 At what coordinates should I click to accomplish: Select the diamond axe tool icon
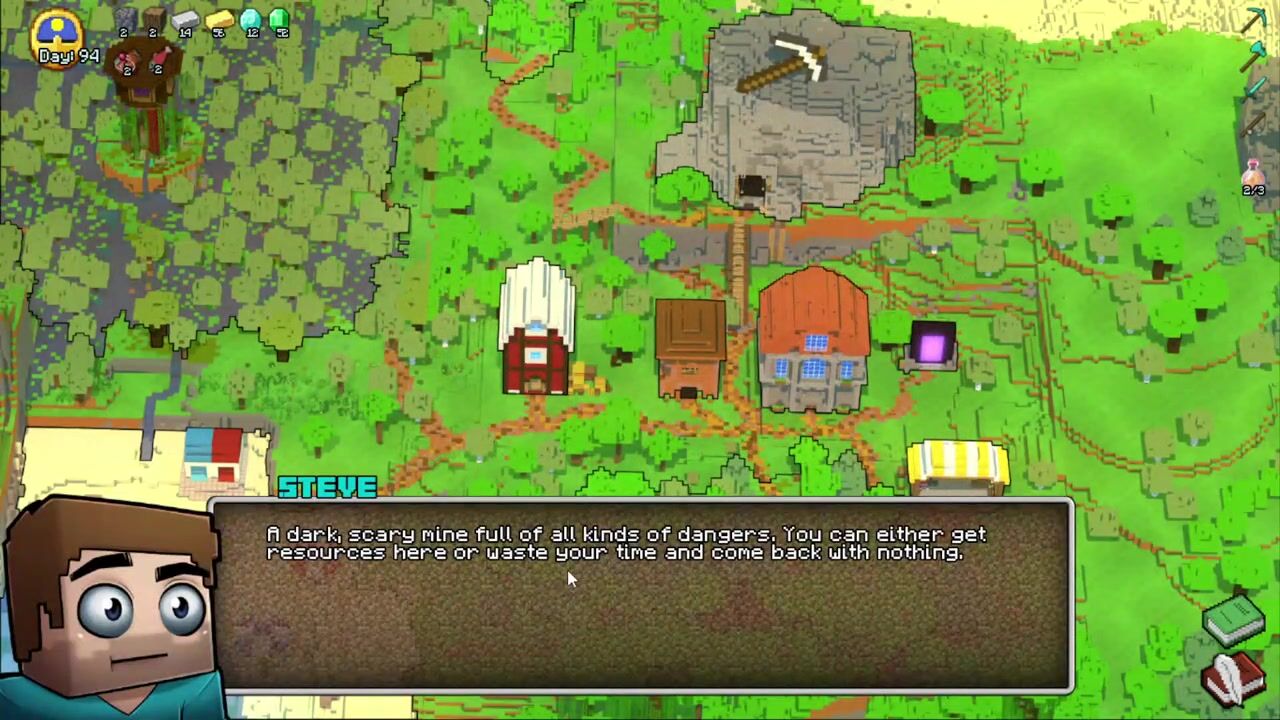pyautogui.click(x=1253, y=57)
